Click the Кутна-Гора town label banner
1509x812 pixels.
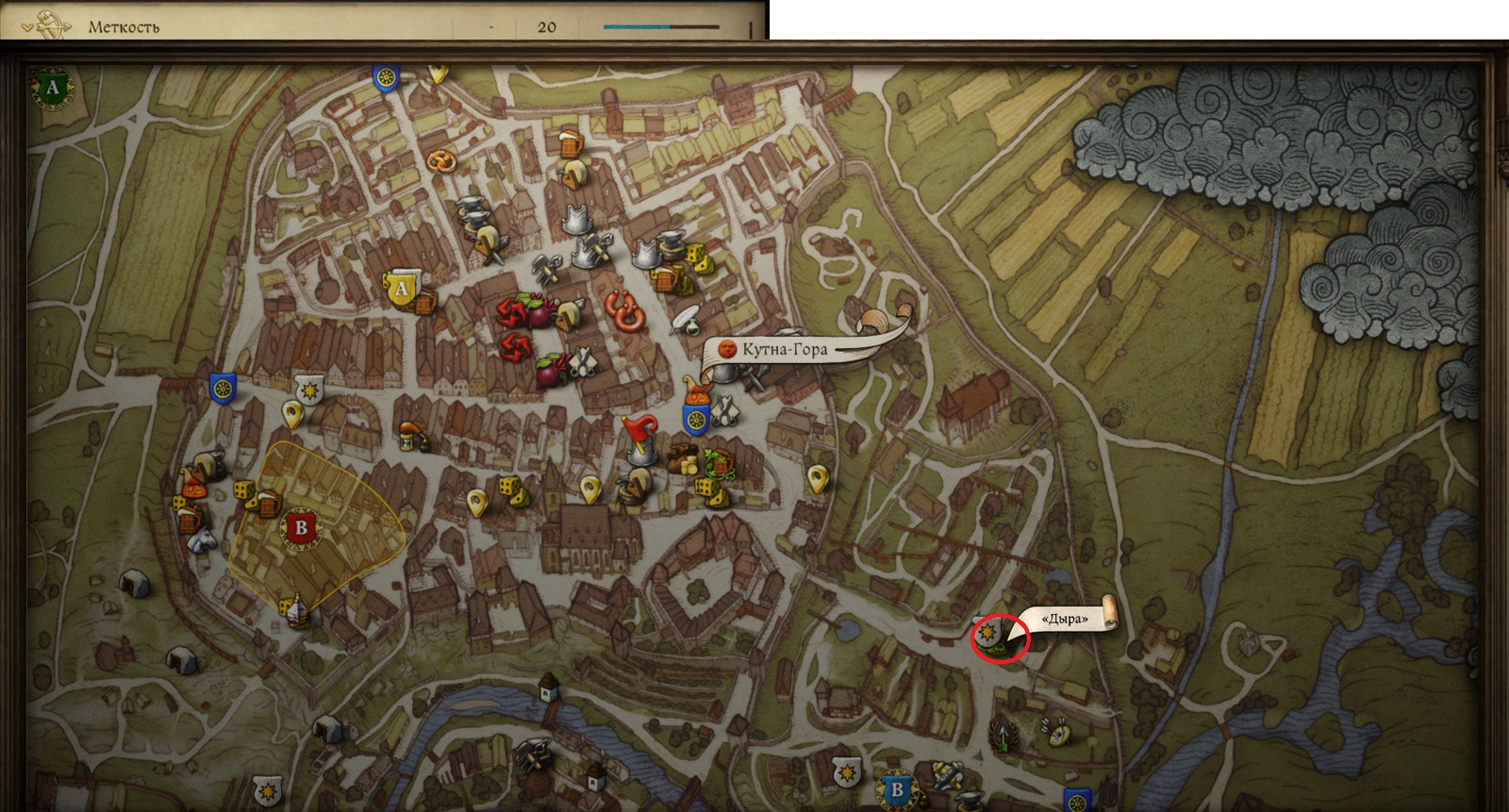pyautogui.click(x=783, y=350)
